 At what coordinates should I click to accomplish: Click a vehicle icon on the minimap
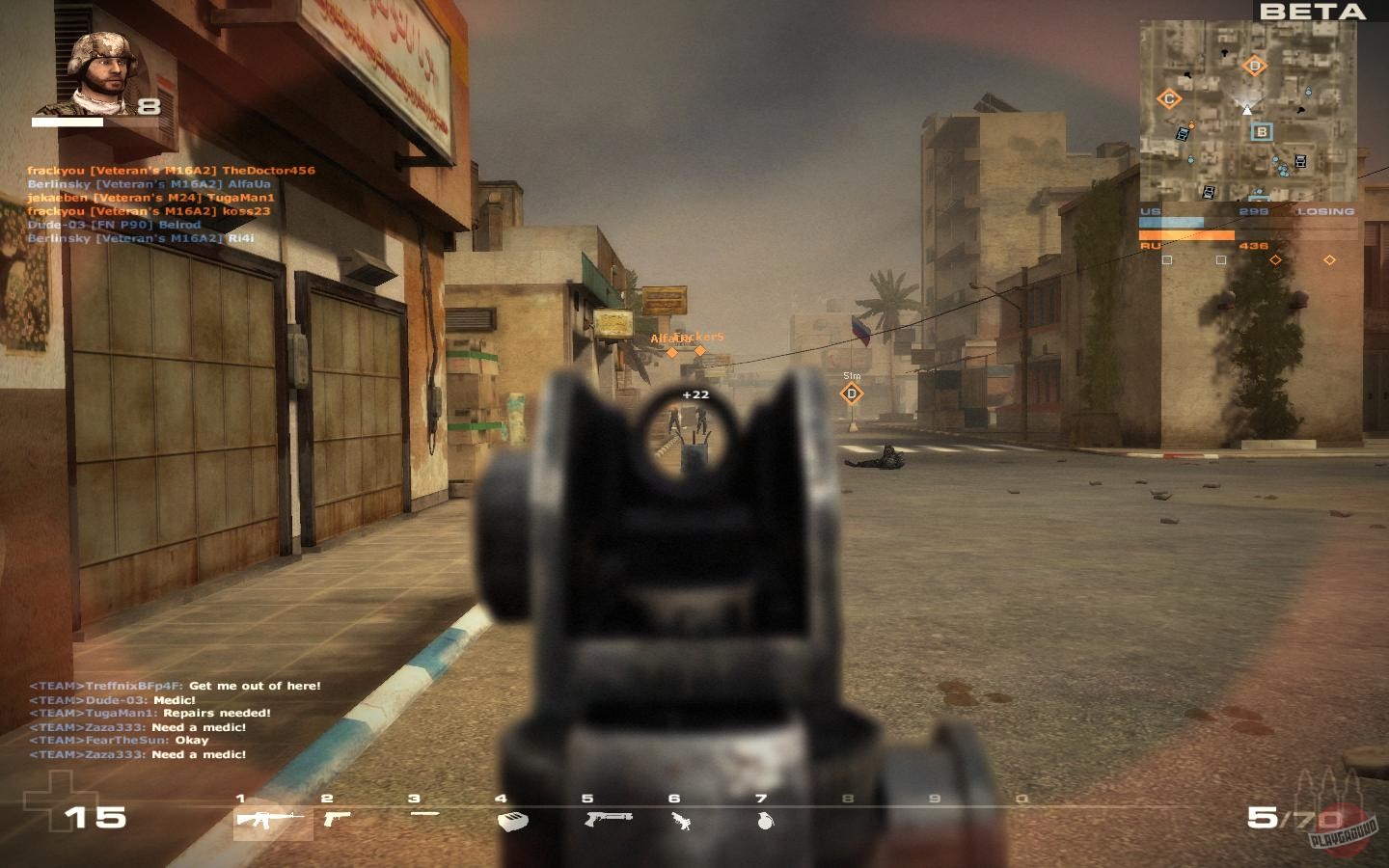tap(1181, 131)
